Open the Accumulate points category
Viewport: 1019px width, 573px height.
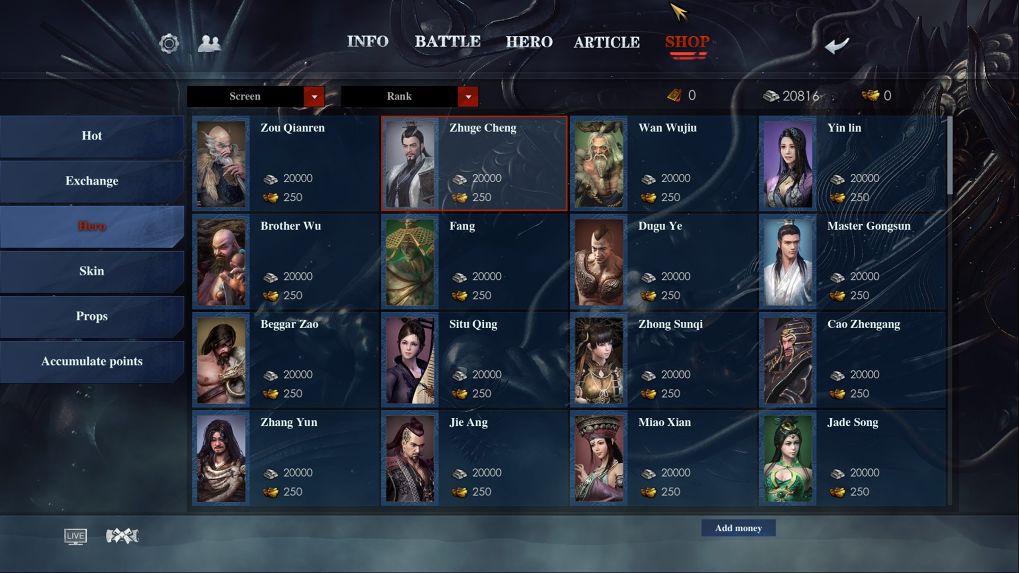click(x=92, y=361)
